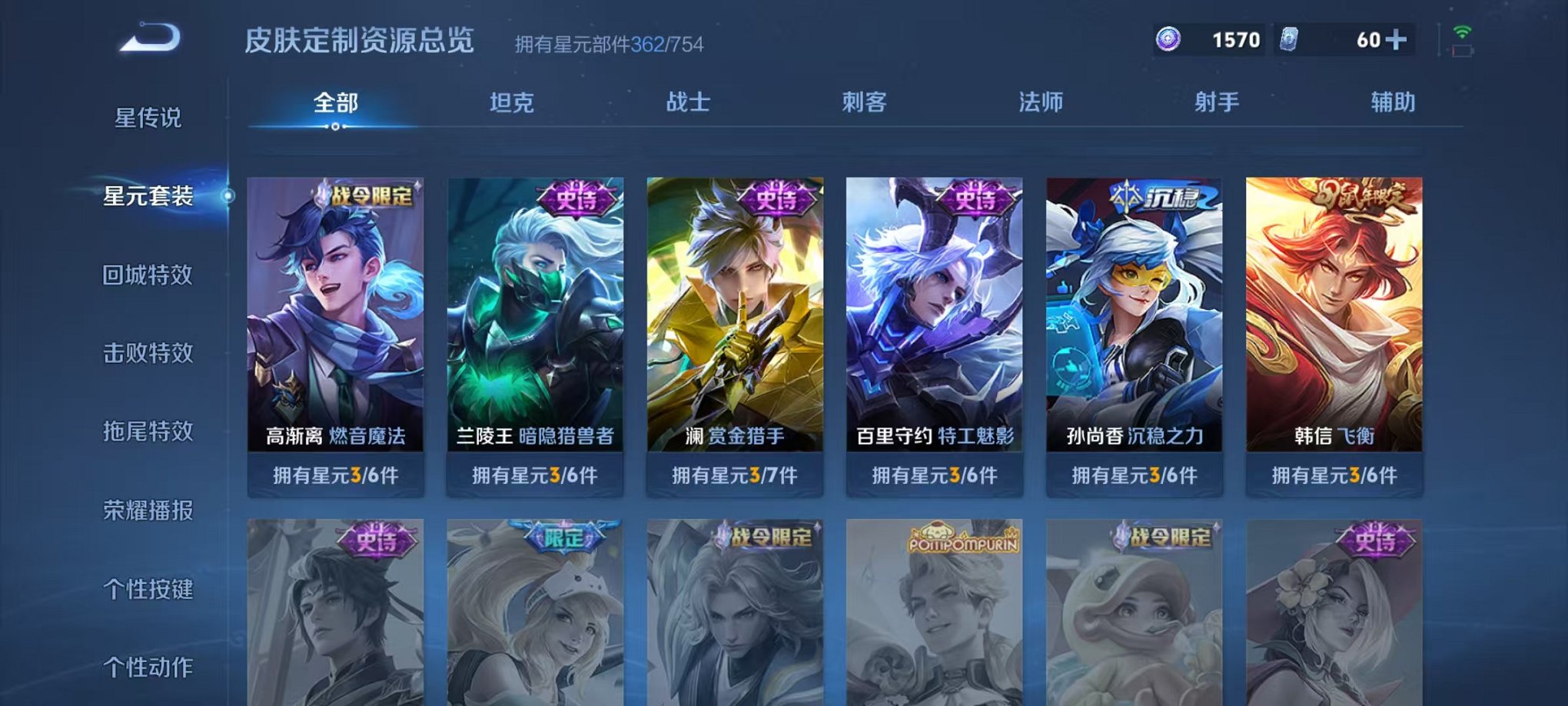Screen dimensions: 1568x706
Task: Switch to the 战士 category tab
Action: coord(690,102)
